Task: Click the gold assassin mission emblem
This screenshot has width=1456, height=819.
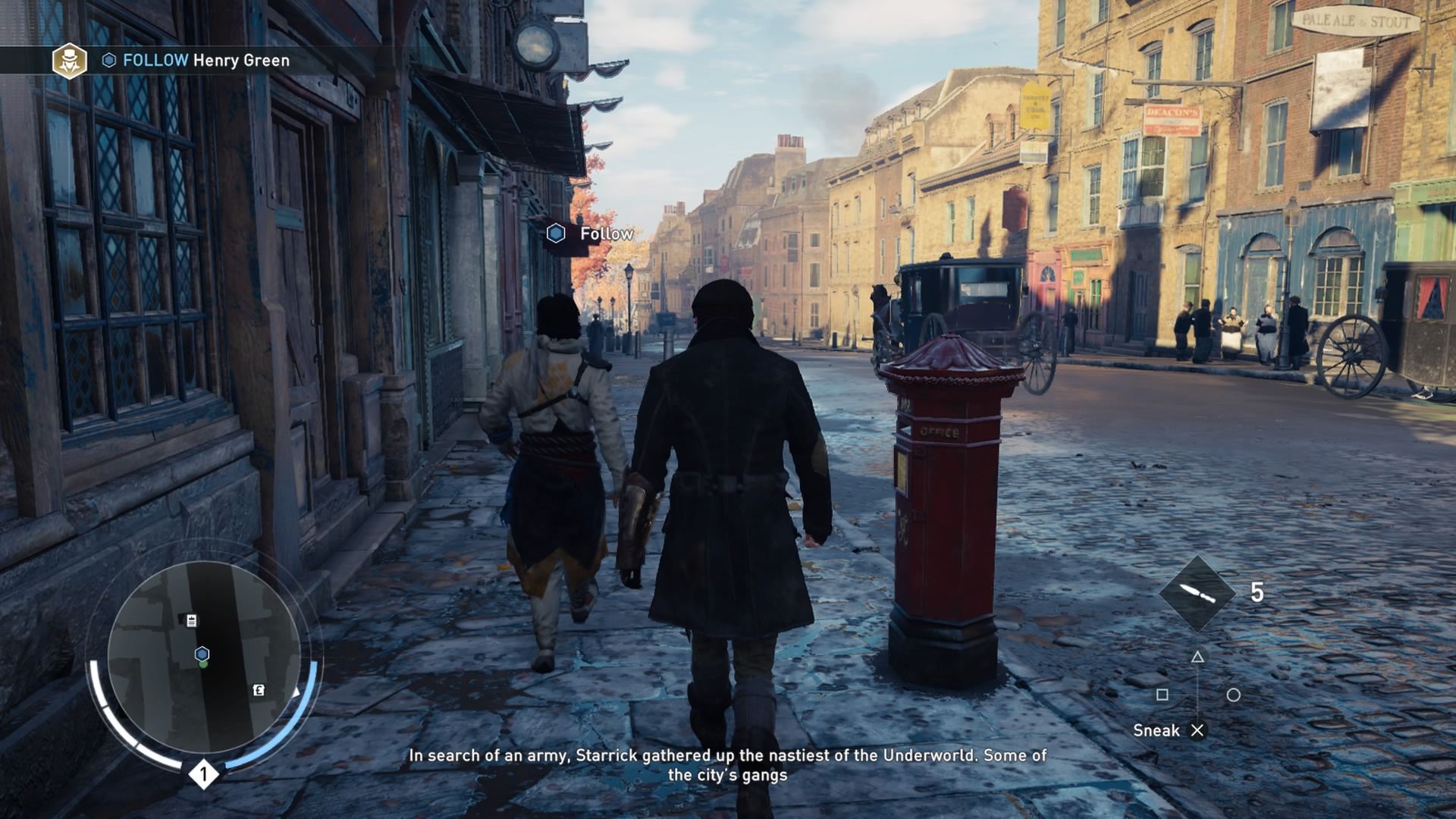Action: tap(69, 61)
